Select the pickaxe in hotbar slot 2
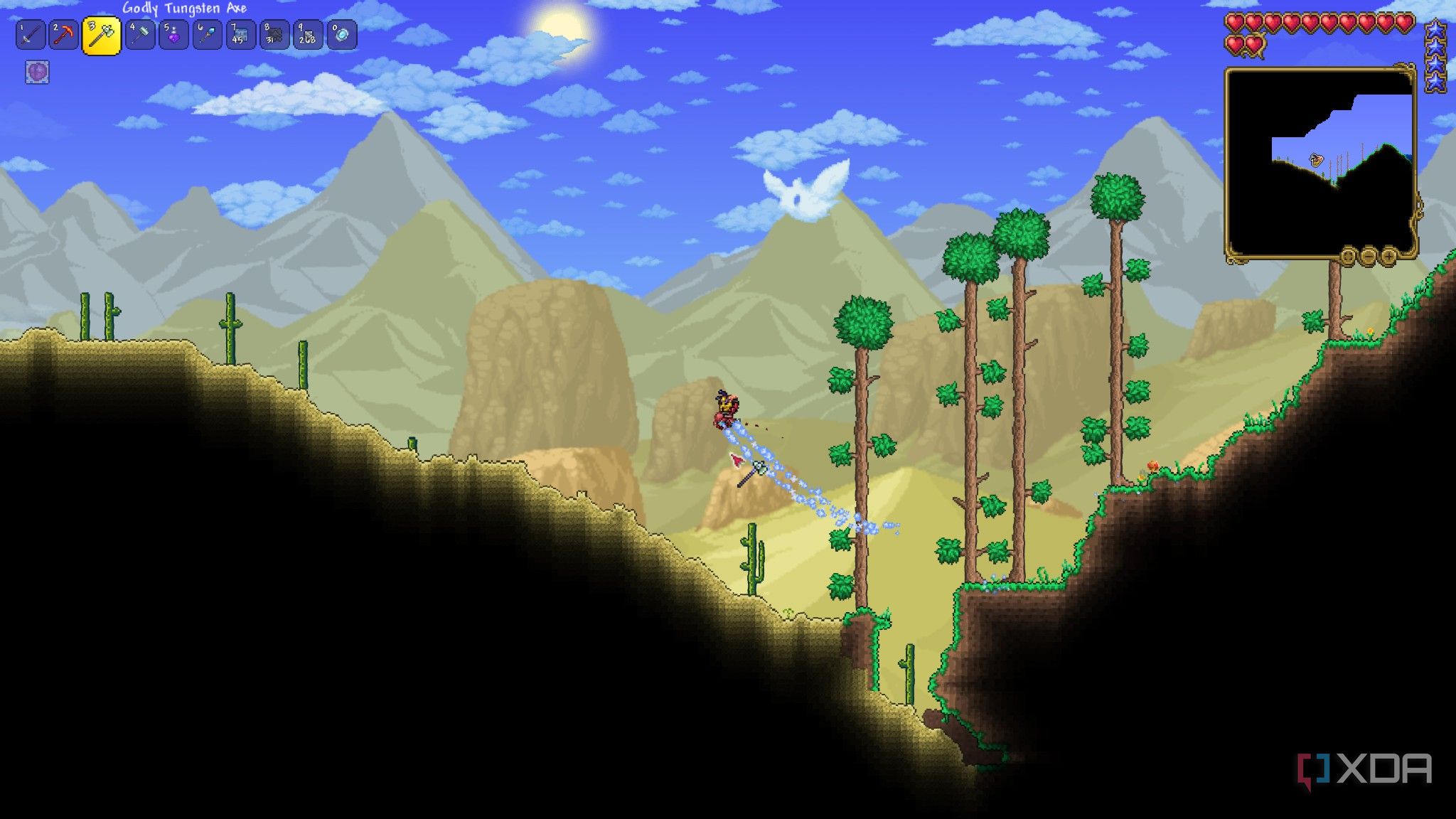1456x819 pixels. pos(62,34)
